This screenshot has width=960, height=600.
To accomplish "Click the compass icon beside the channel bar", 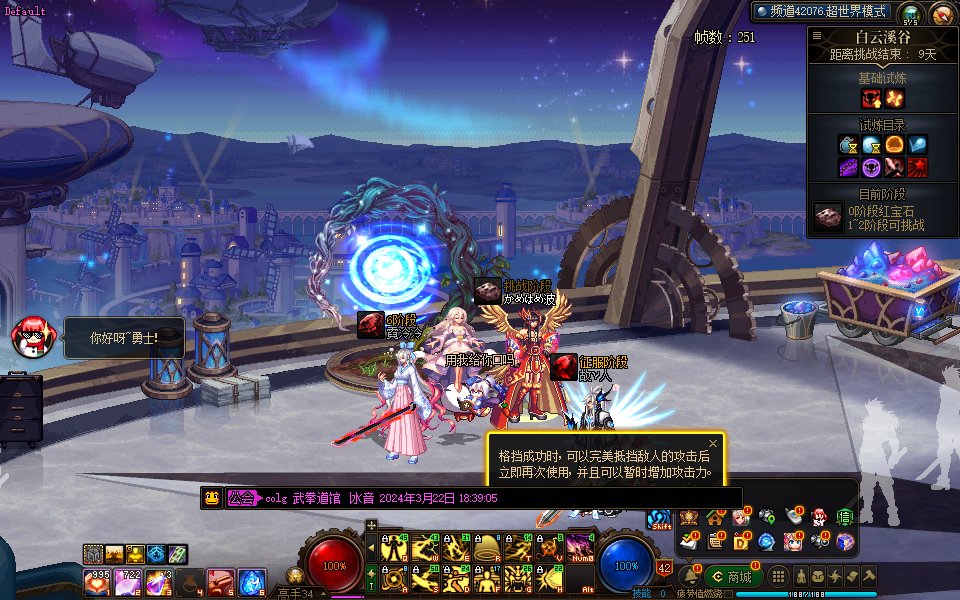I will pyautogui.click(x=941, y=14).
